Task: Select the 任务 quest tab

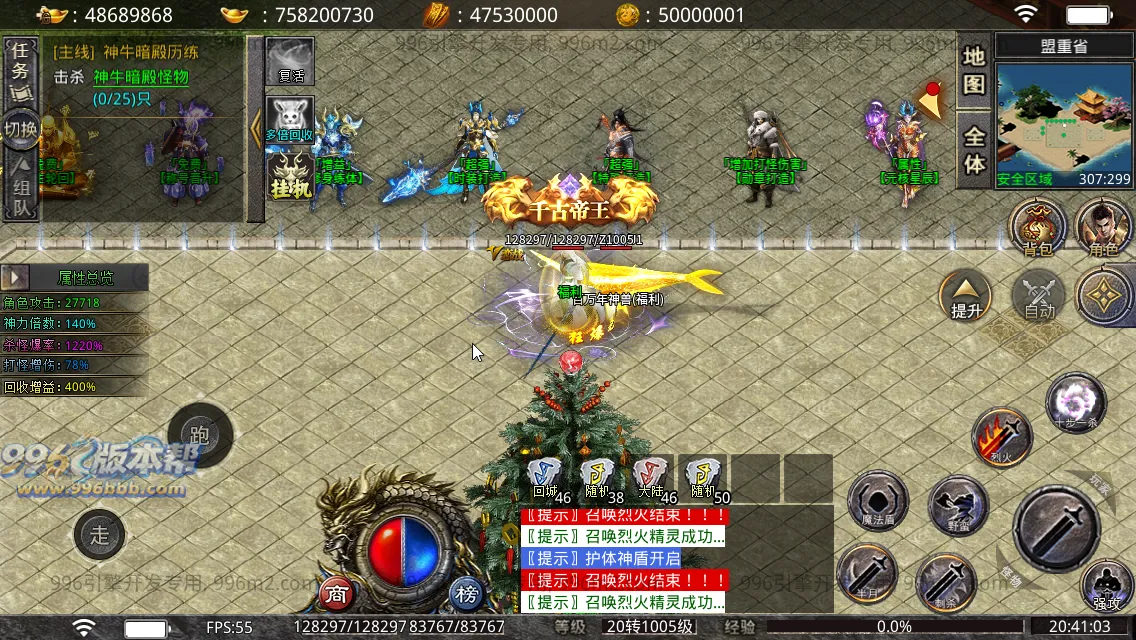Action: (20, 72)
